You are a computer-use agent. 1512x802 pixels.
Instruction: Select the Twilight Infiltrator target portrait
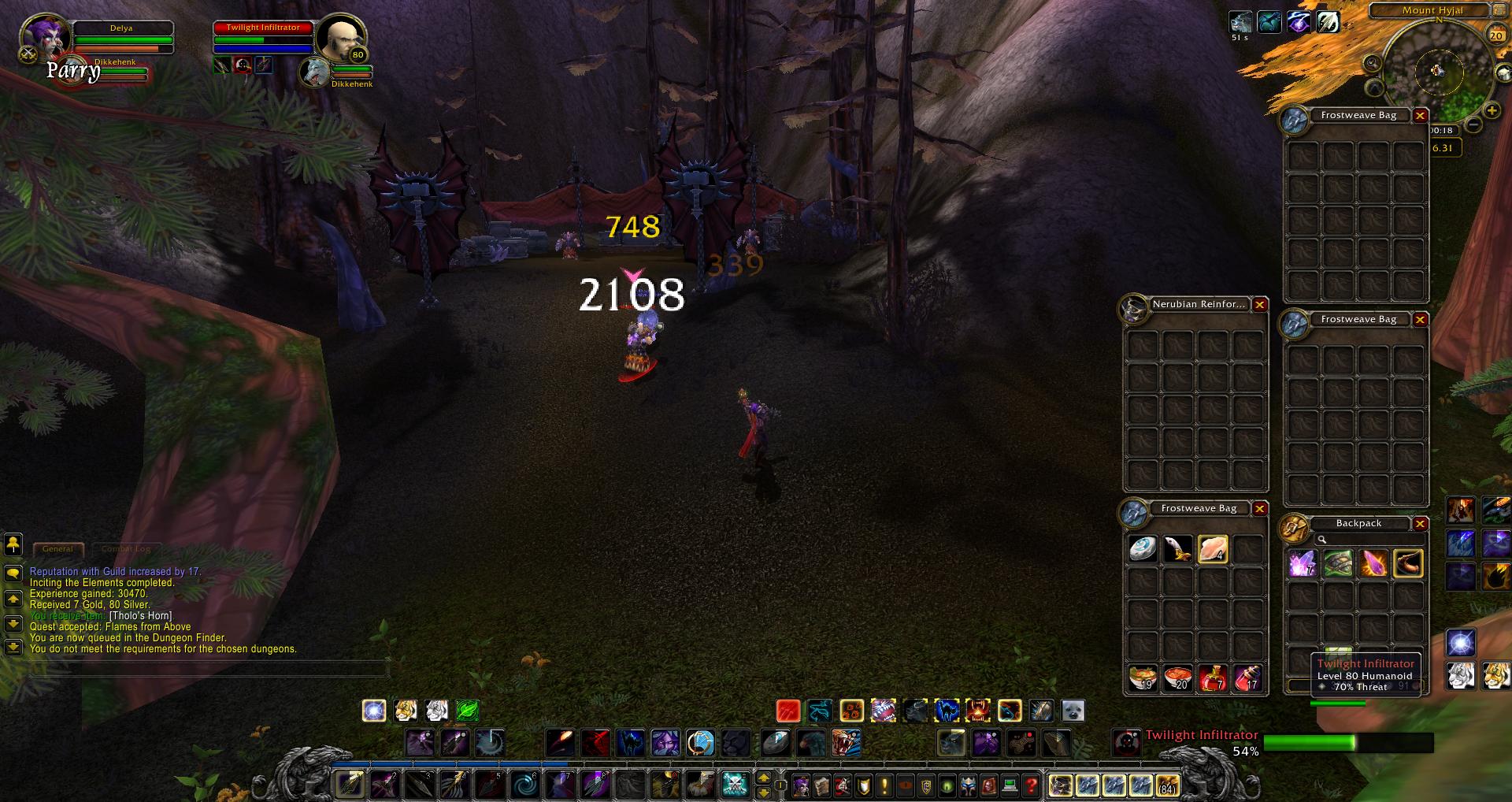click(340, 36)
